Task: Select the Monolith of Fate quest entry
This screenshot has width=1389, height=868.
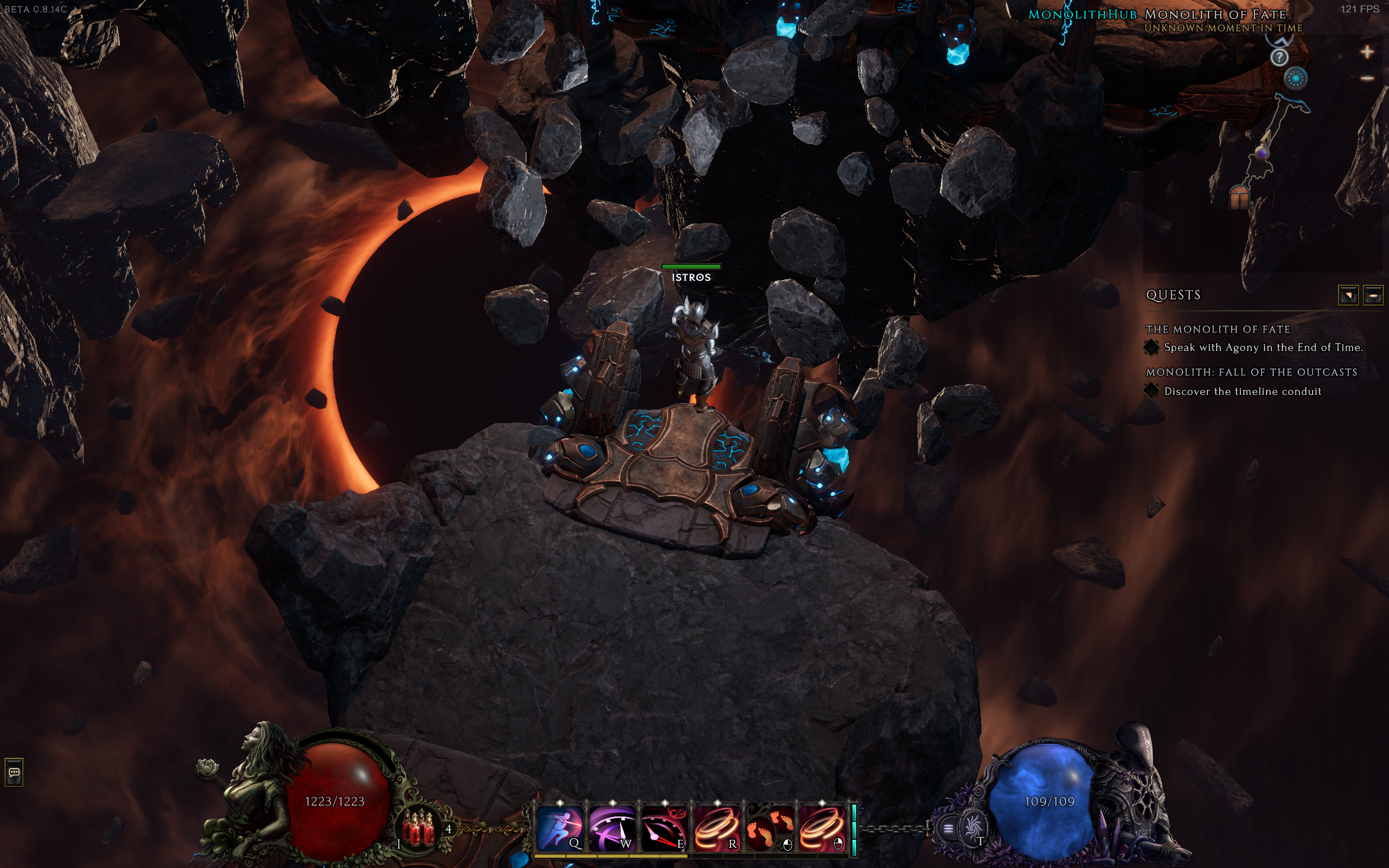Action: coord(1218,329)
